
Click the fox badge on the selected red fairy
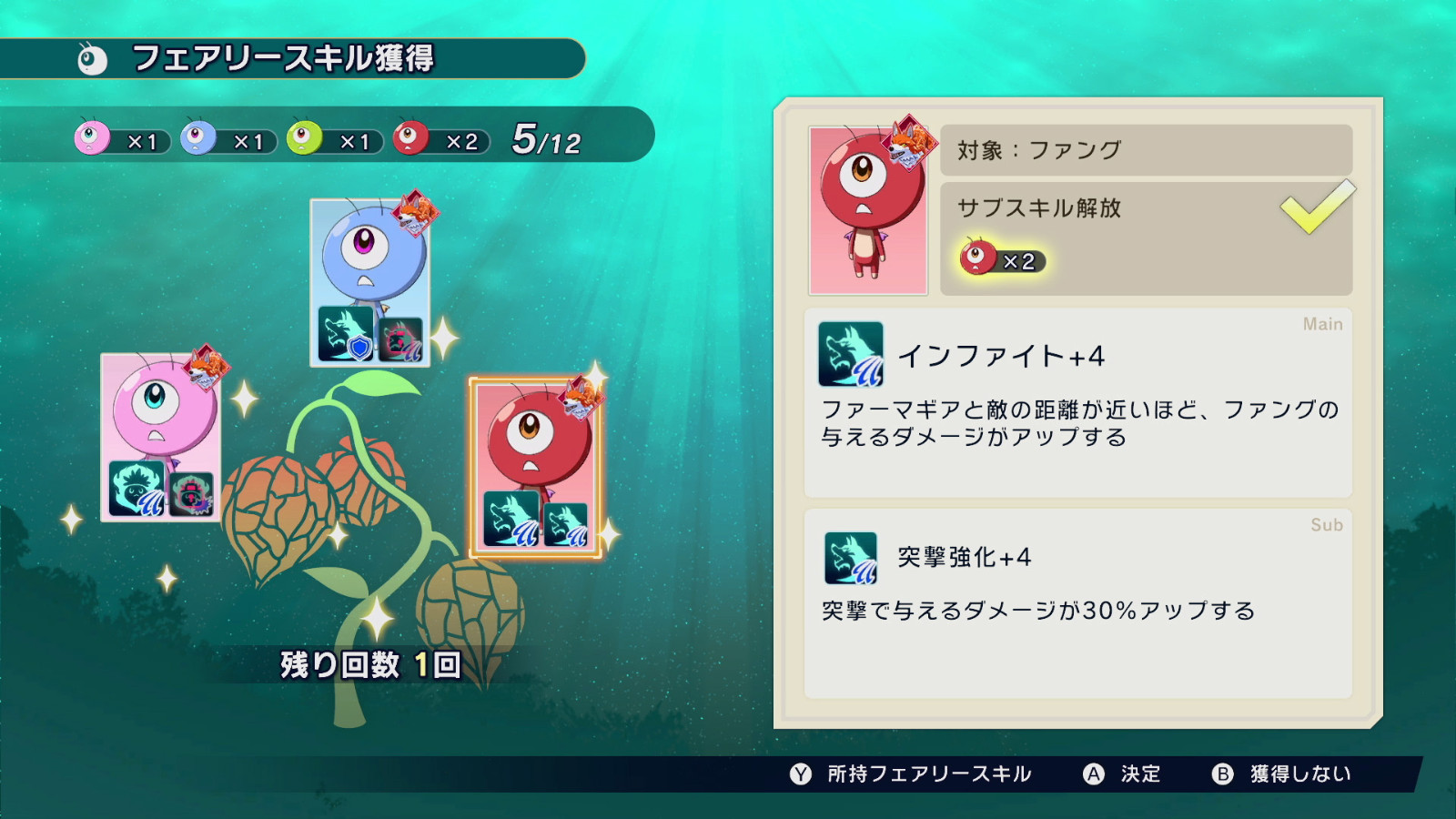[581, 398]
